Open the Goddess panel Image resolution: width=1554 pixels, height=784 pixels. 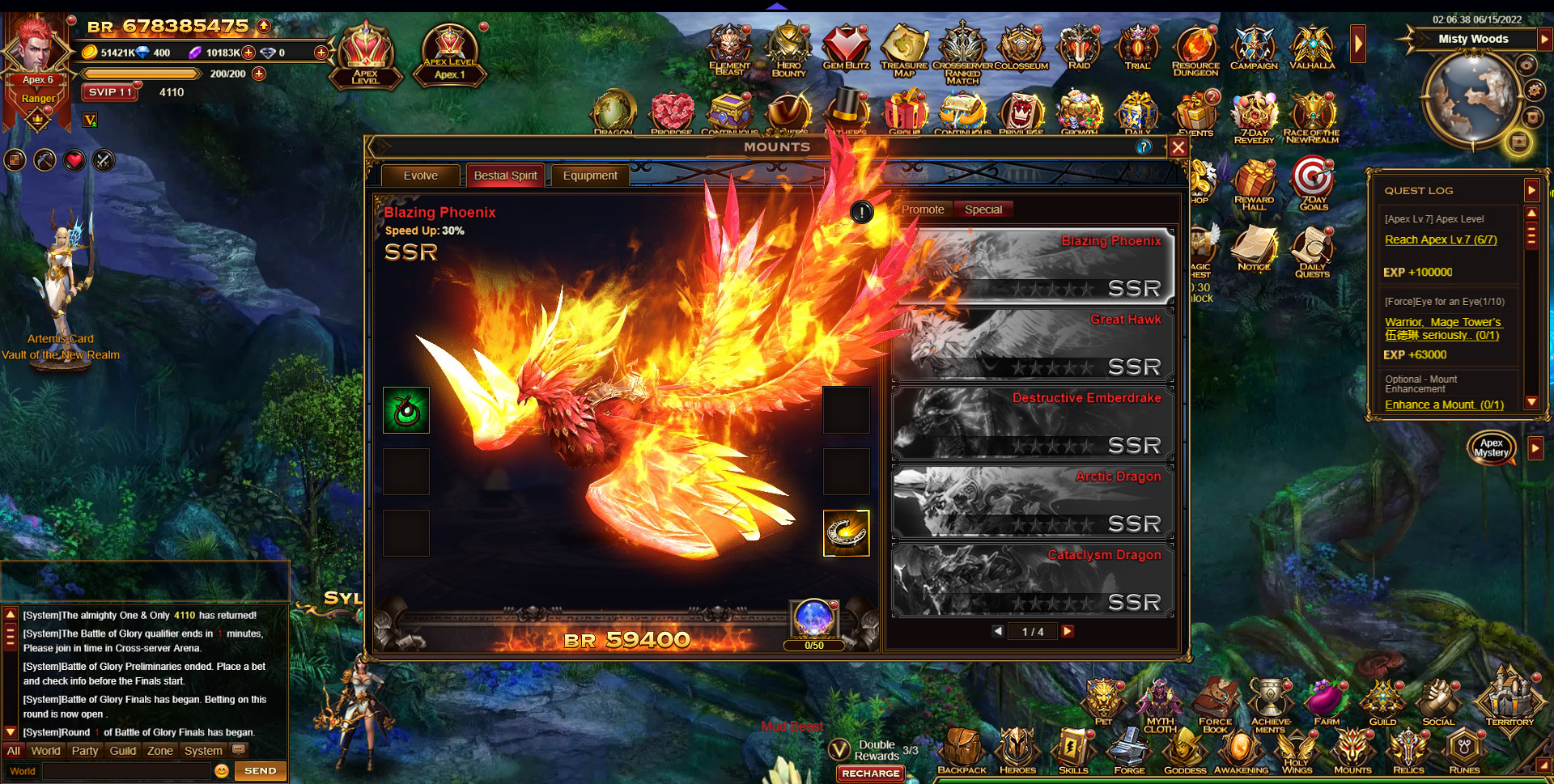[1185, 748]
